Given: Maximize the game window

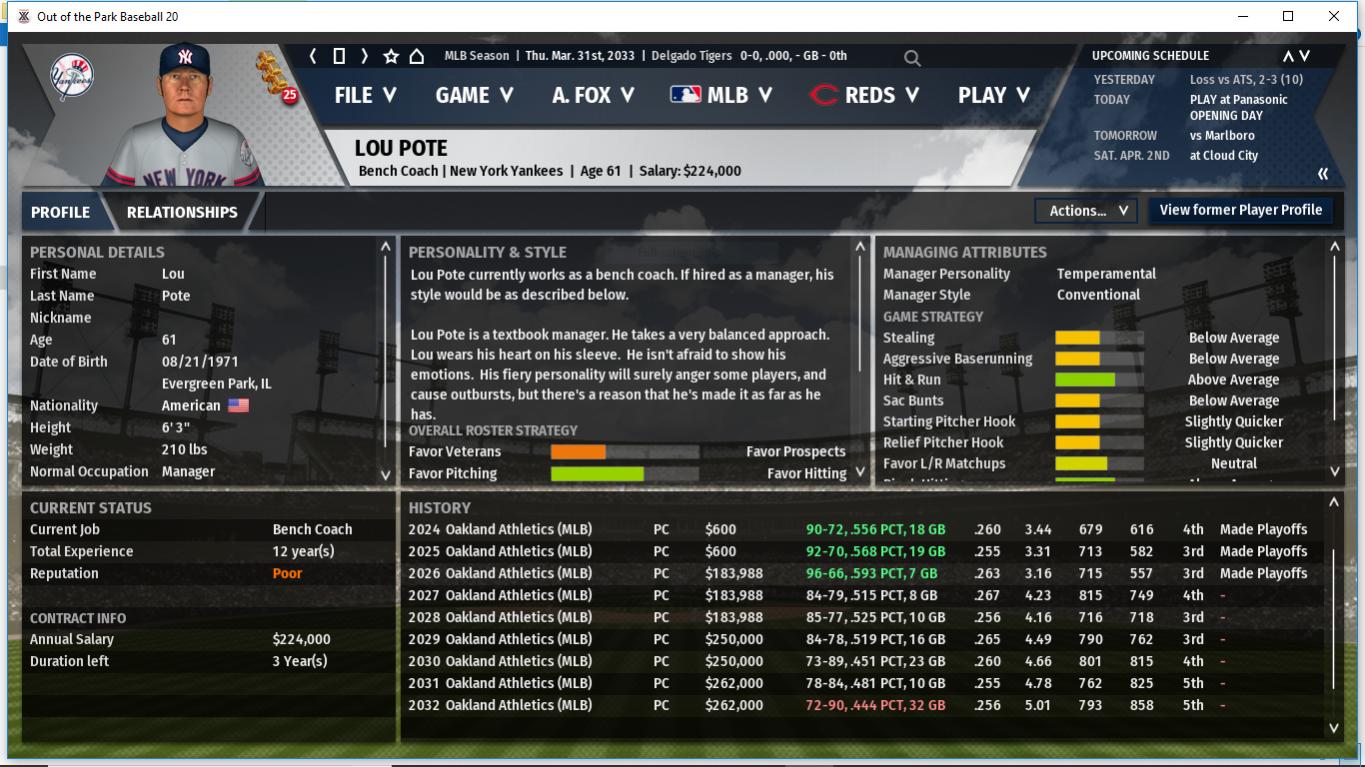Looking at the screenshot, I should coord(1288,16).
